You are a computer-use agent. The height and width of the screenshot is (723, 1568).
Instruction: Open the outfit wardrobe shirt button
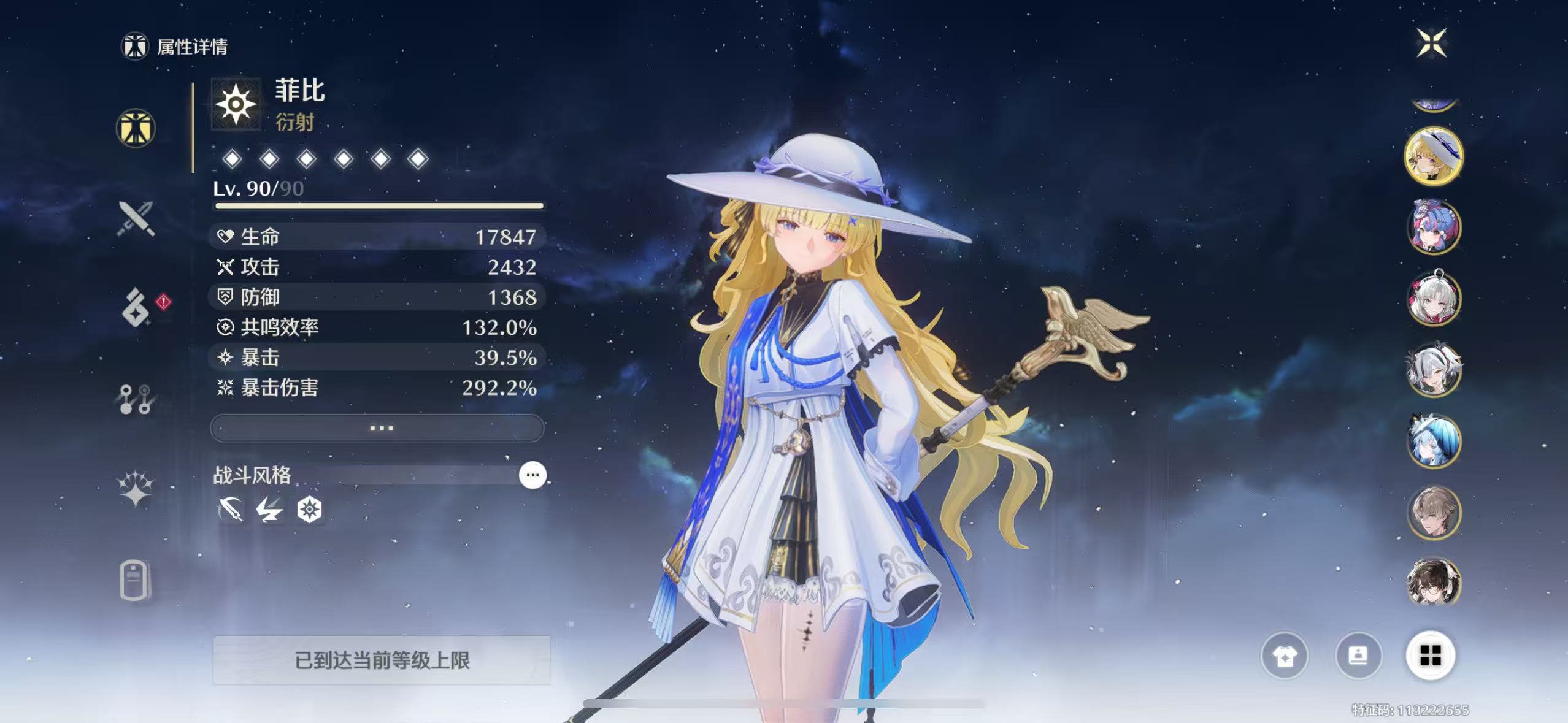1284,656
